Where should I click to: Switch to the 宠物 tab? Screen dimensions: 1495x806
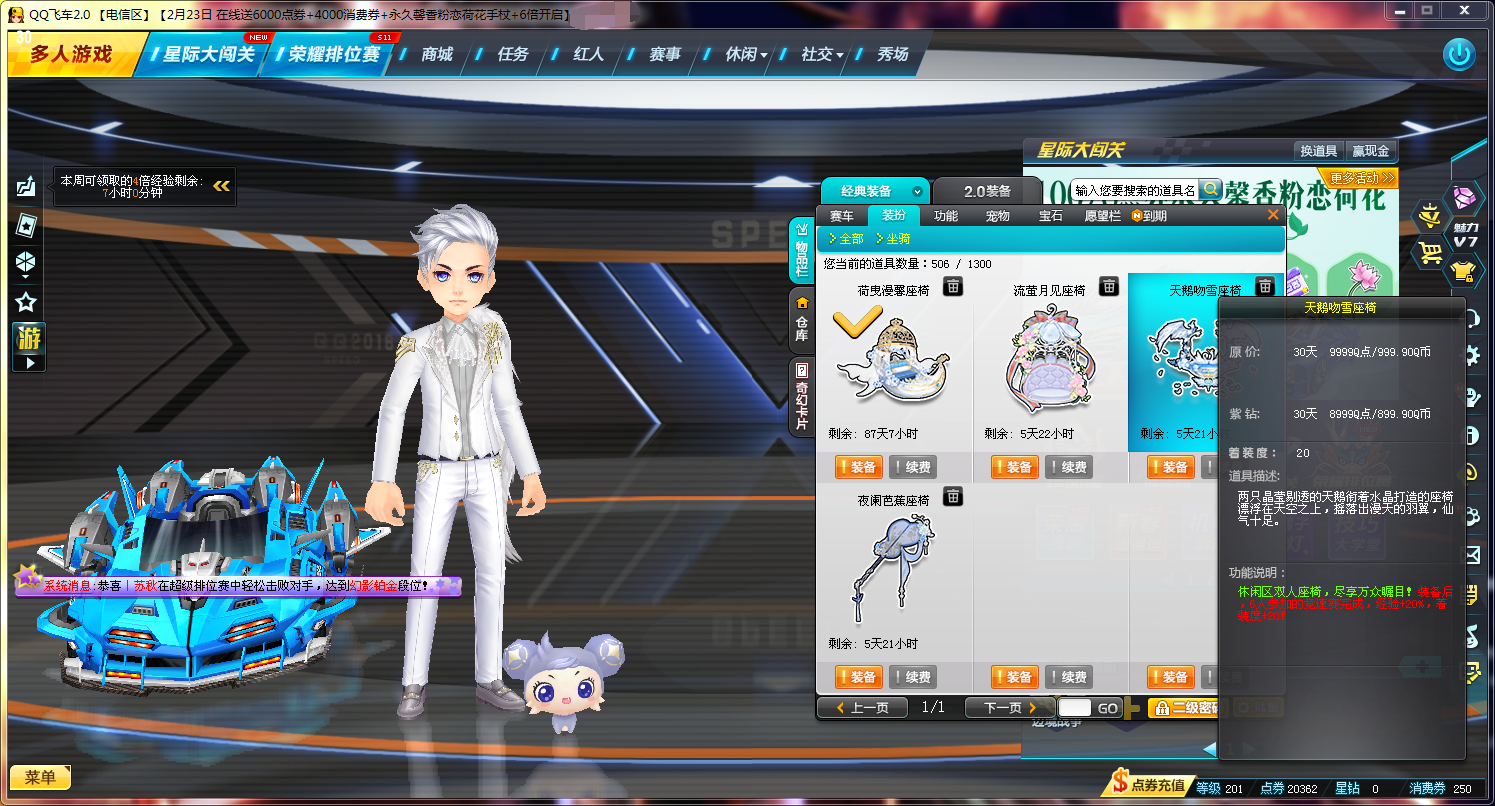pos(997,216)
